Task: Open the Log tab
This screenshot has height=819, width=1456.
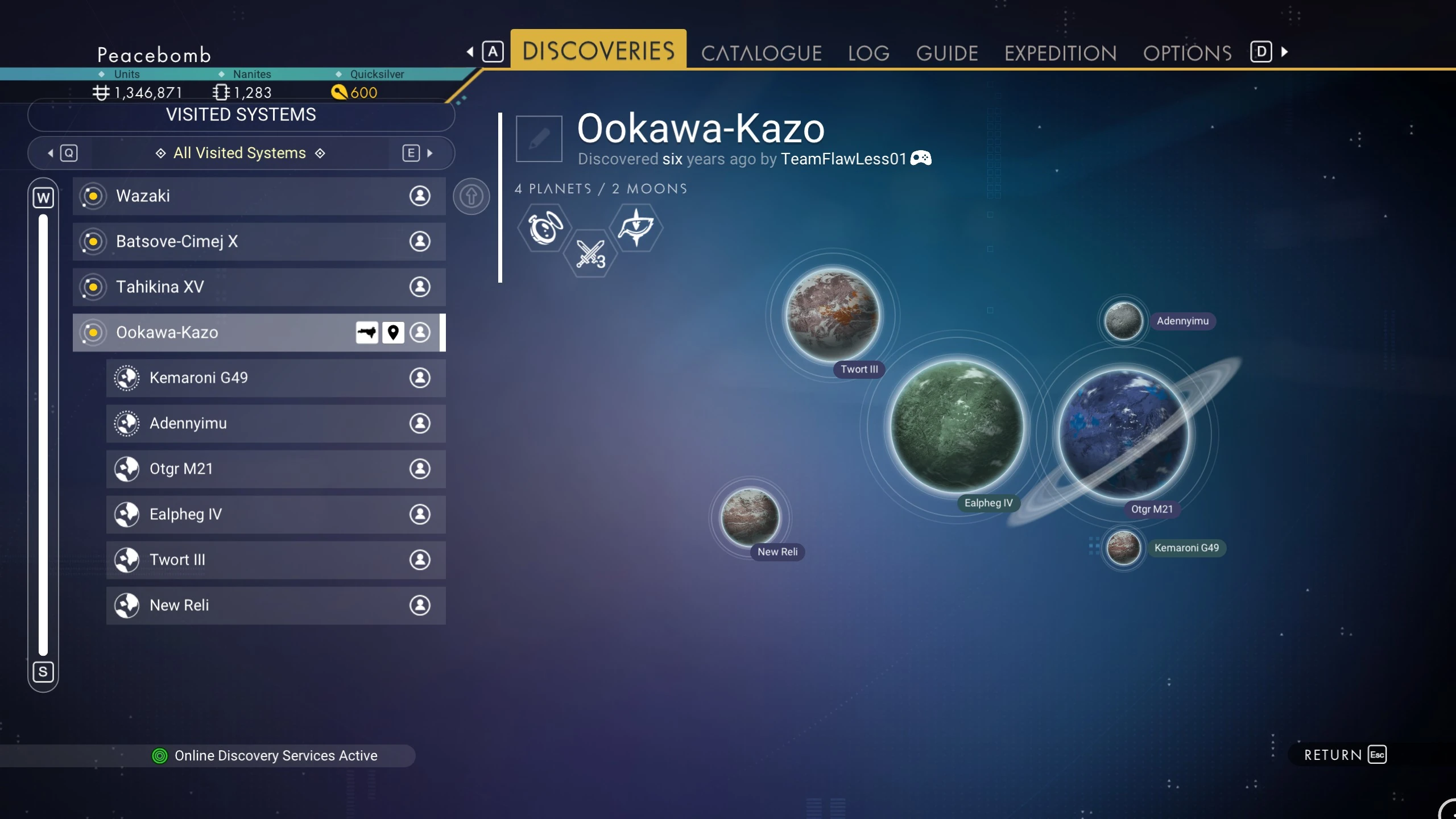Action: [868, 53]
